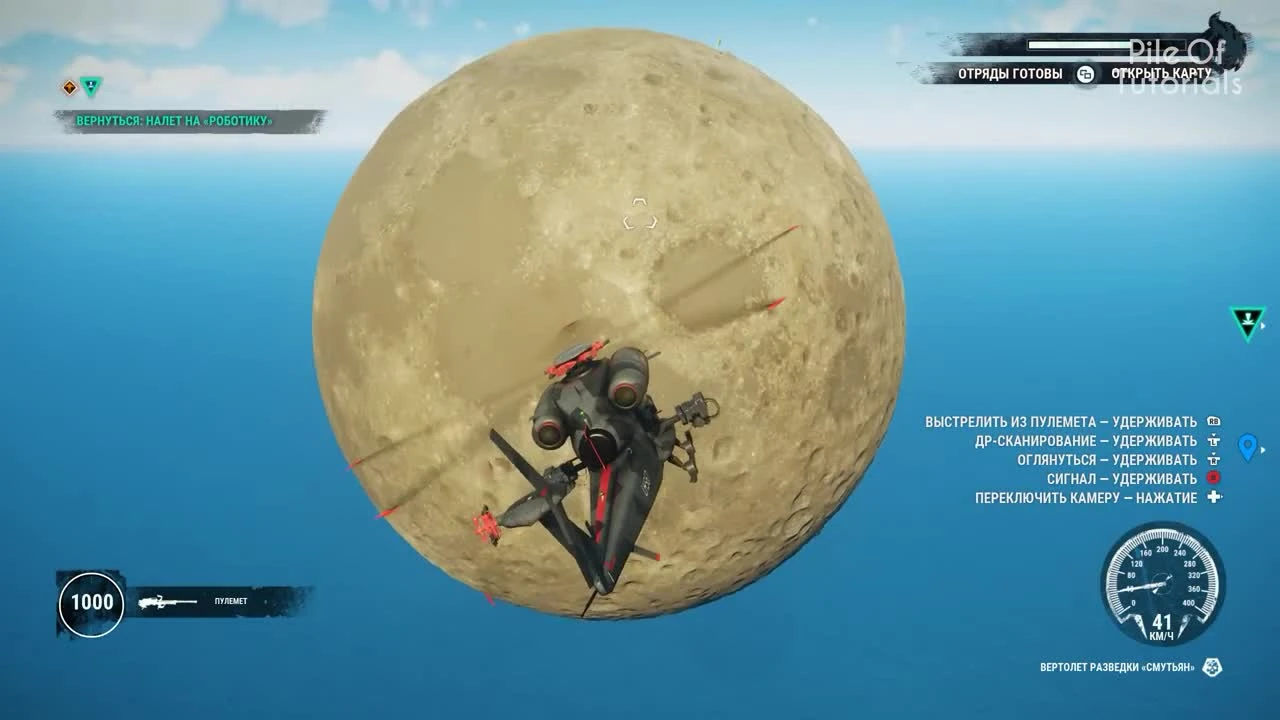Toggle the LT prompt for ДР-СКАНИРОВАНИЕ
Viewport: 1280px width, 720px height.
pyautogui.click(x=1214, y=440)
